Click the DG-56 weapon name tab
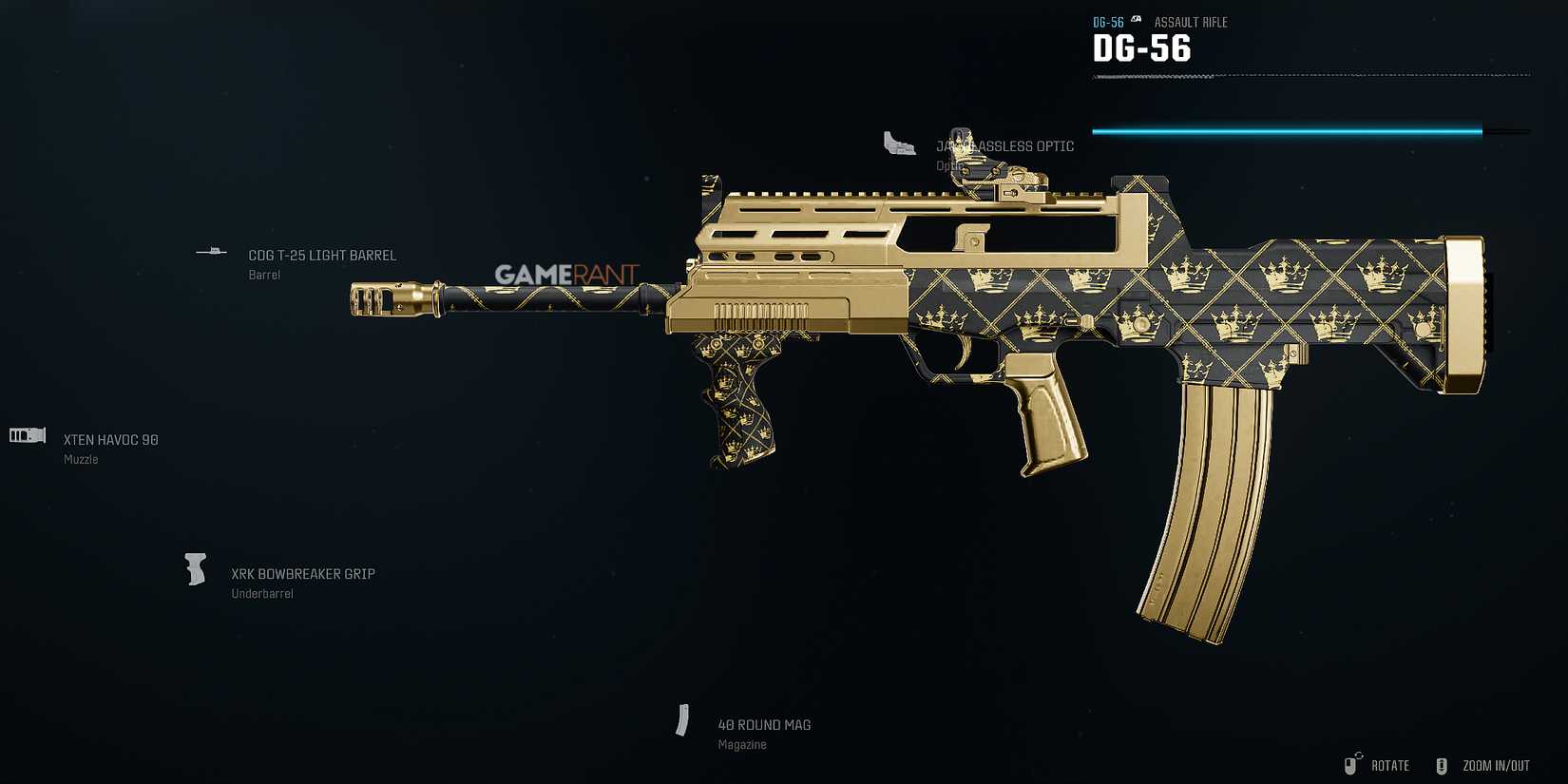Screen dimensions: 1568x784 point(1142,48)
